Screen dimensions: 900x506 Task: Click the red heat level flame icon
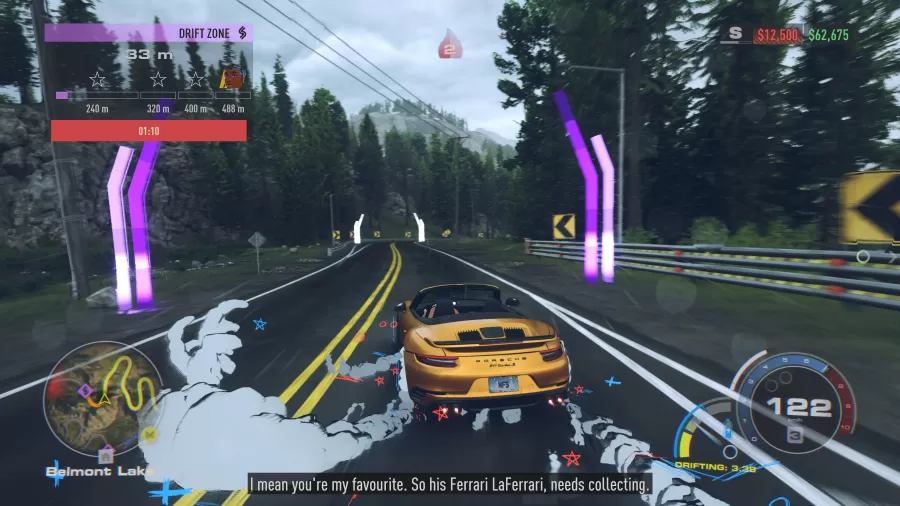[450, 45]
